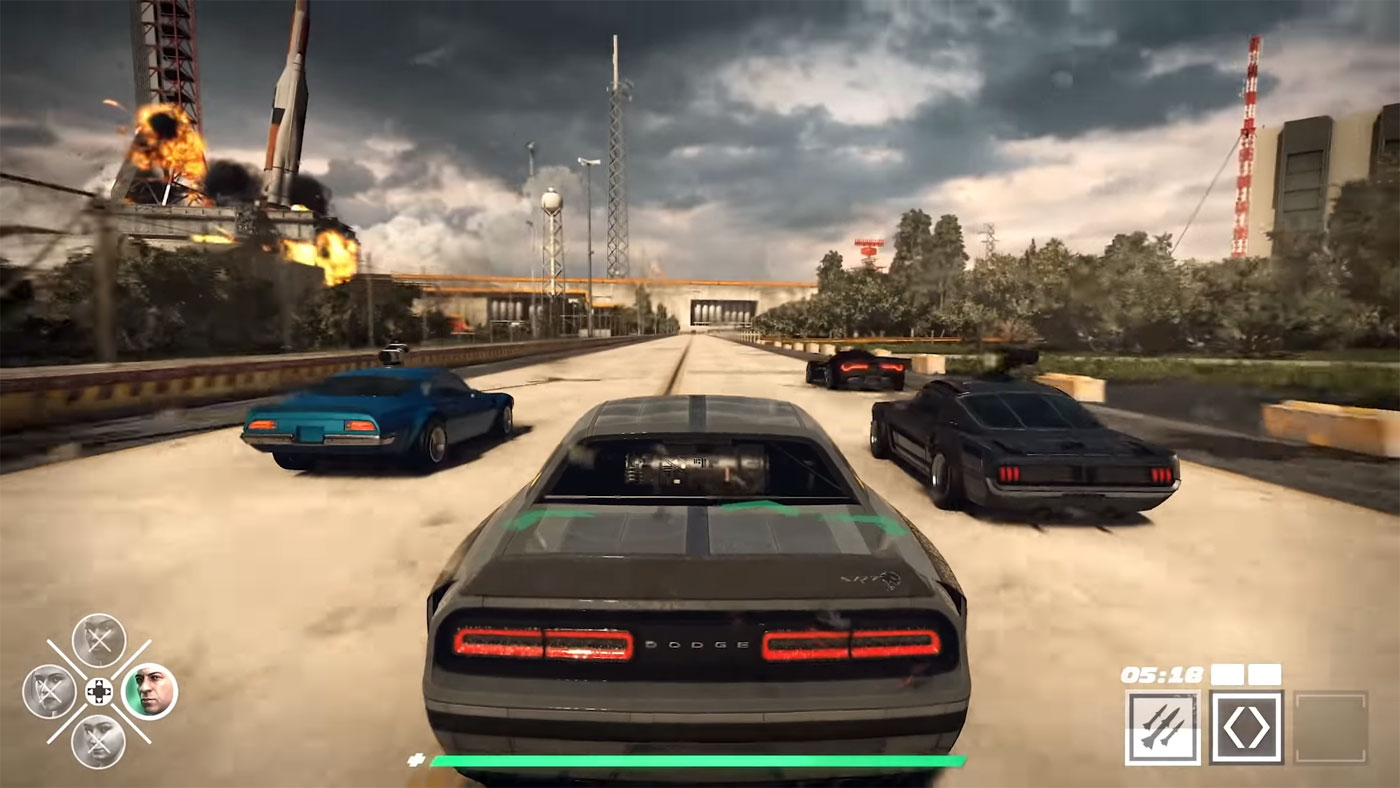Activate the diamond vehicle ability icon

click(x=1246, y=727)
